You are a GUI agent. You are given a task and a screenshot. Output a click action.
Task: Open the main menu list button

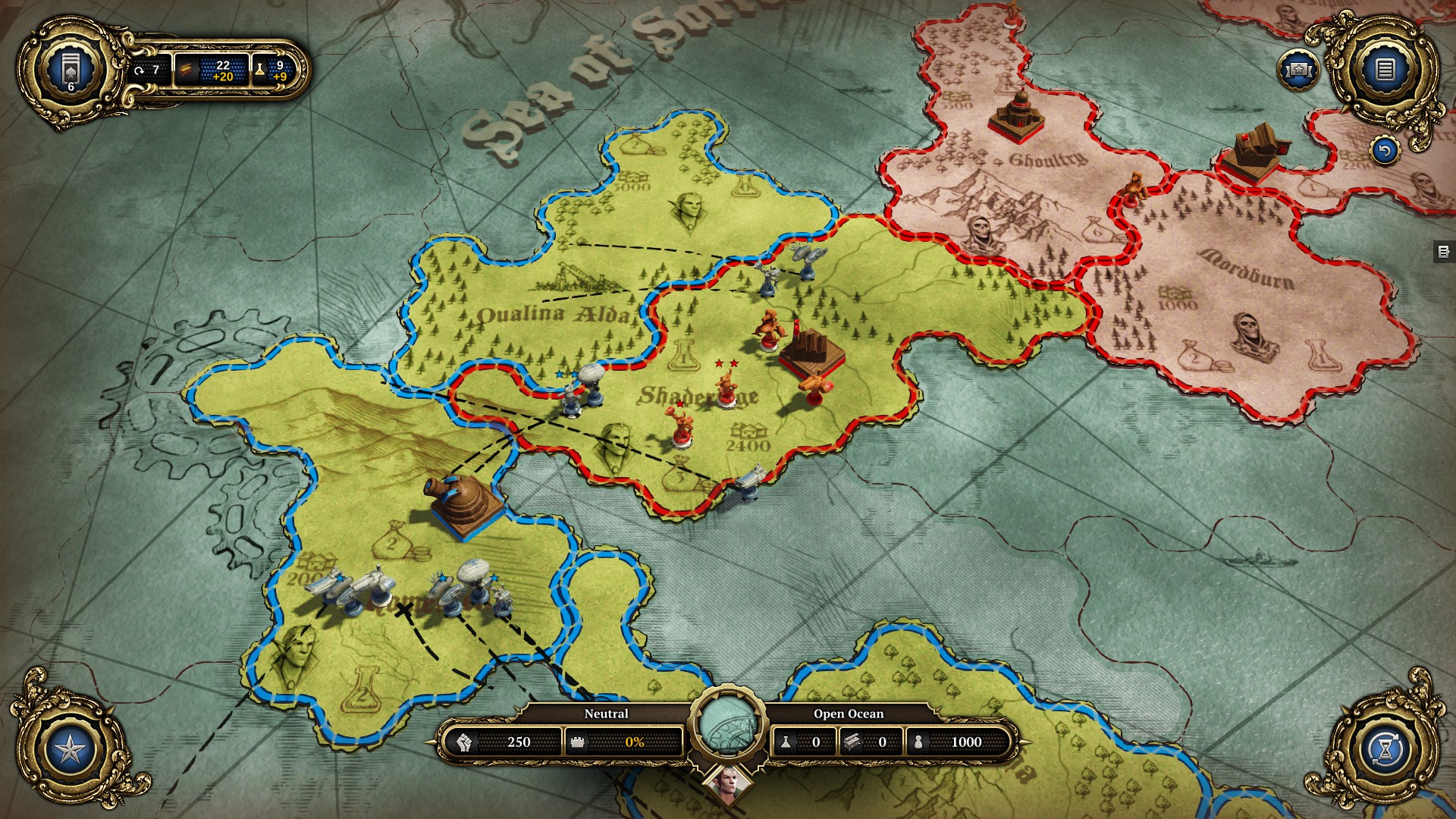[1385, 71]
